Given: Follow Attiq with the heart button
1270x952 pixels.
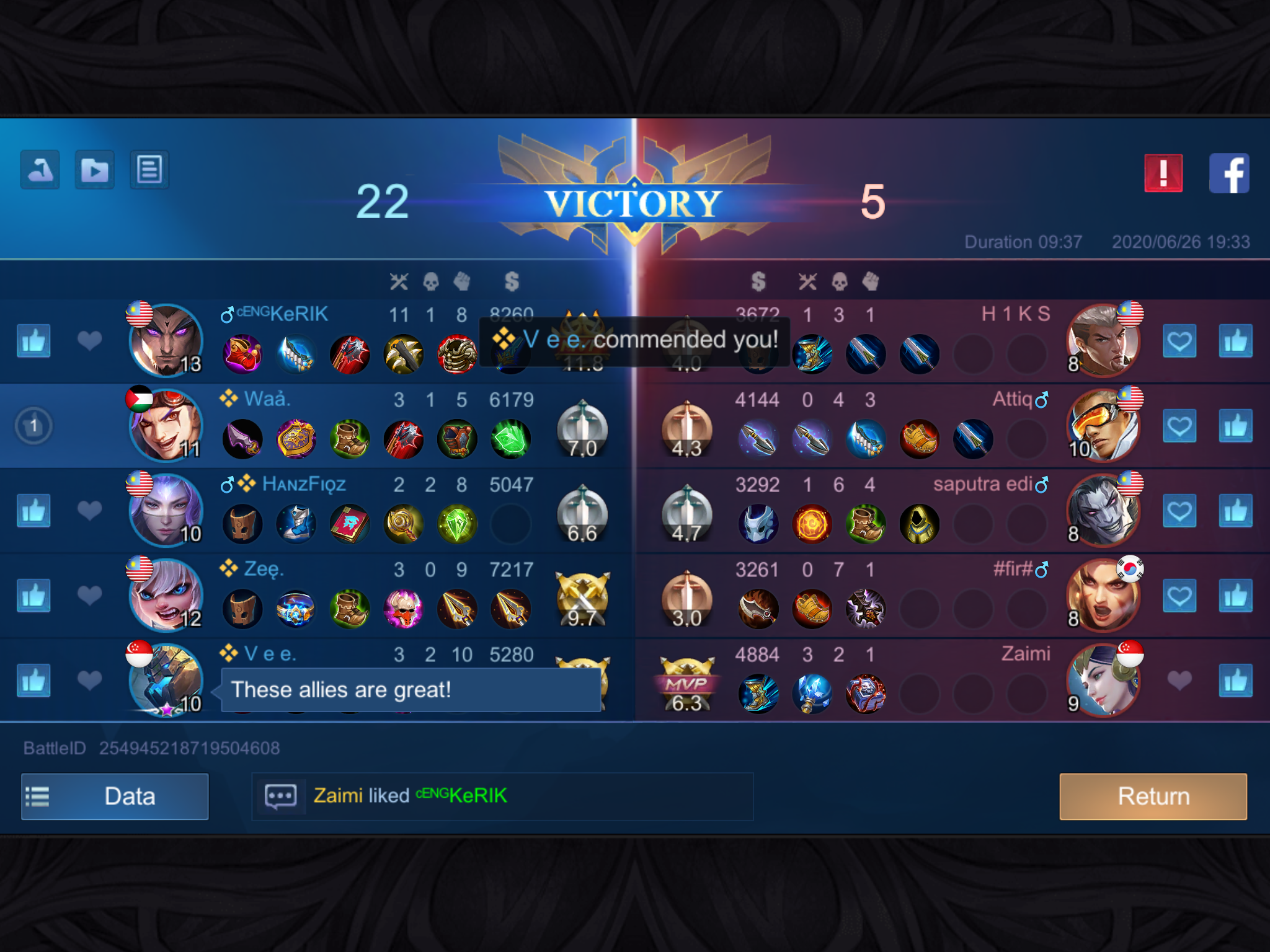Looking at the screenshot, I should coord(1179,426).
